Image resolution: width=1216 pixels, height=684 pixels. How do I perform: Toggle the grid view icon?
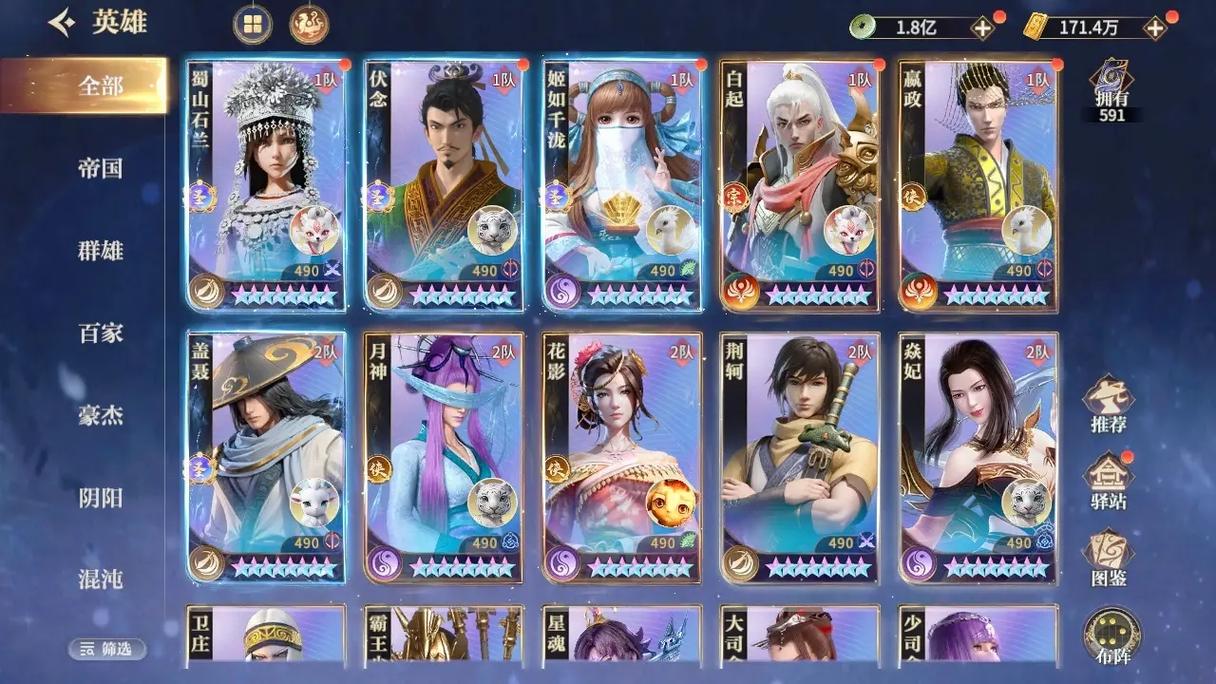click(252, 25)
